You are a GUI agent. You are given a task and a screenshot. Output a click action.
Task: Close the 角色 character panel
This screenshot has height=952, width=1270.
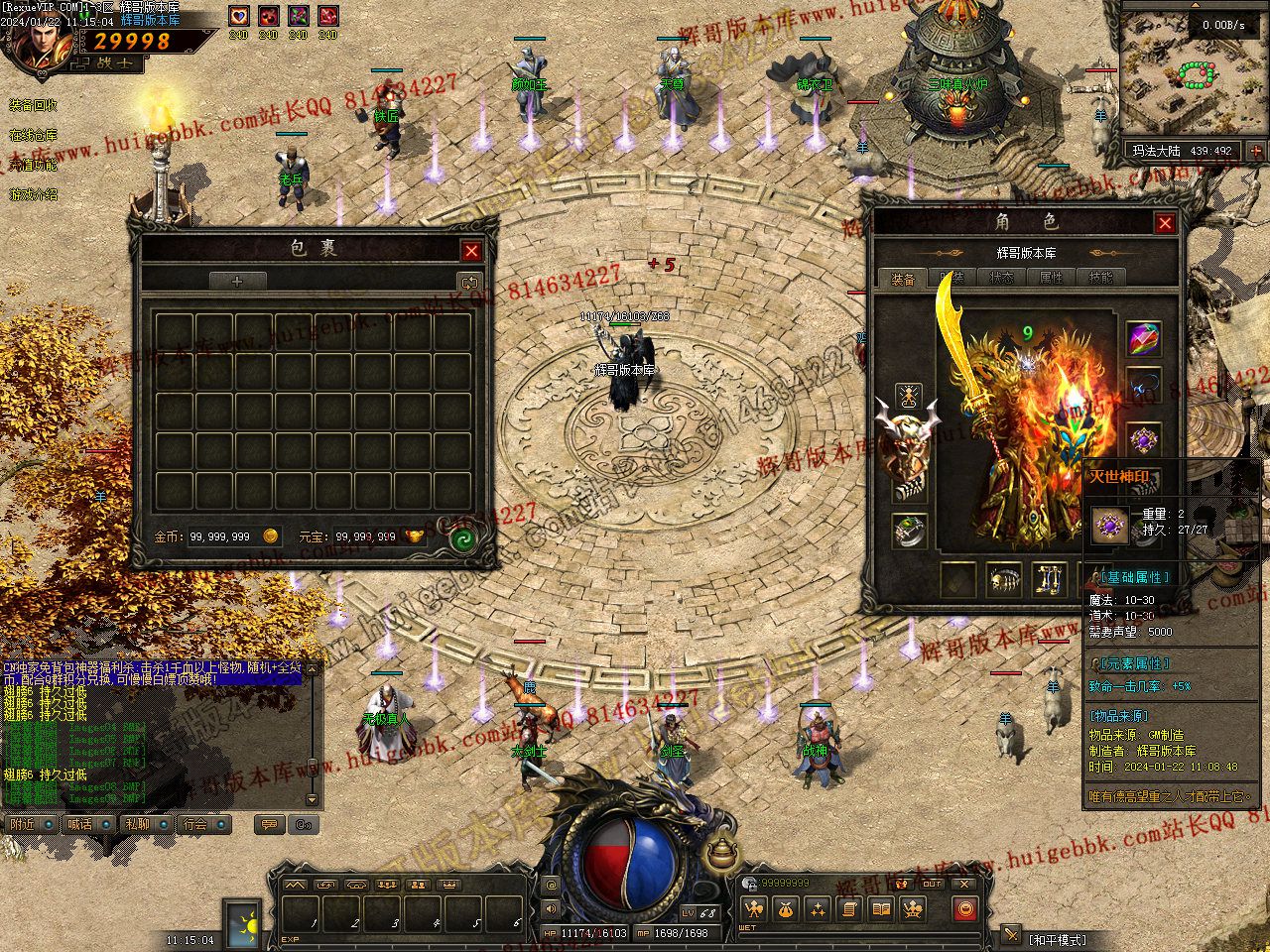coord(1165,223)
